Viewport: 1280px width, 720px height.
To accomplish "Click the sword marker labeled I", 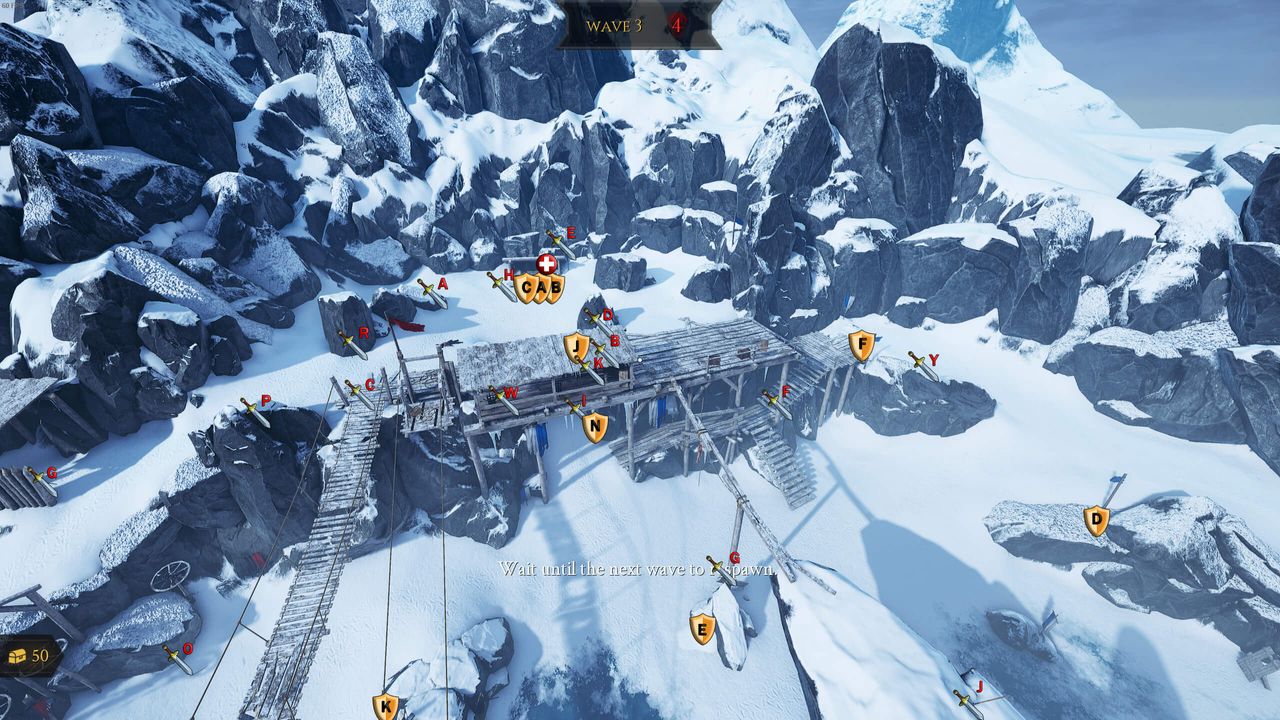I will click(577, 408).
